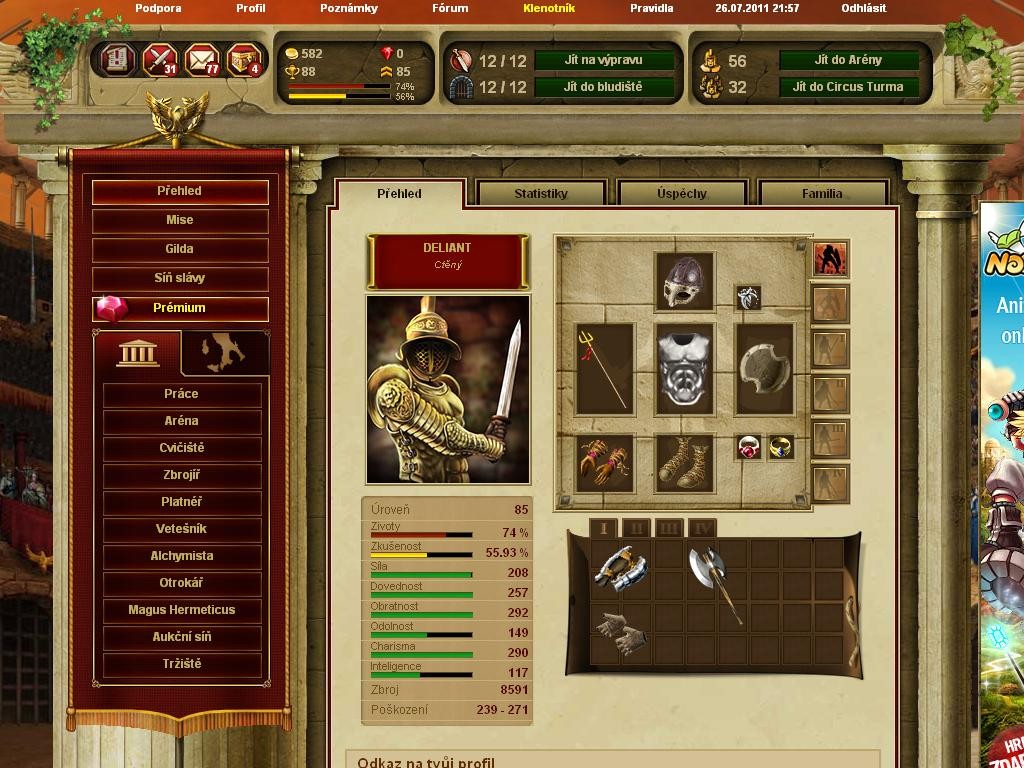Choose Jít do Circus Turma
The width and height of the screenshot is (1024, 768).
pos(848,87)
